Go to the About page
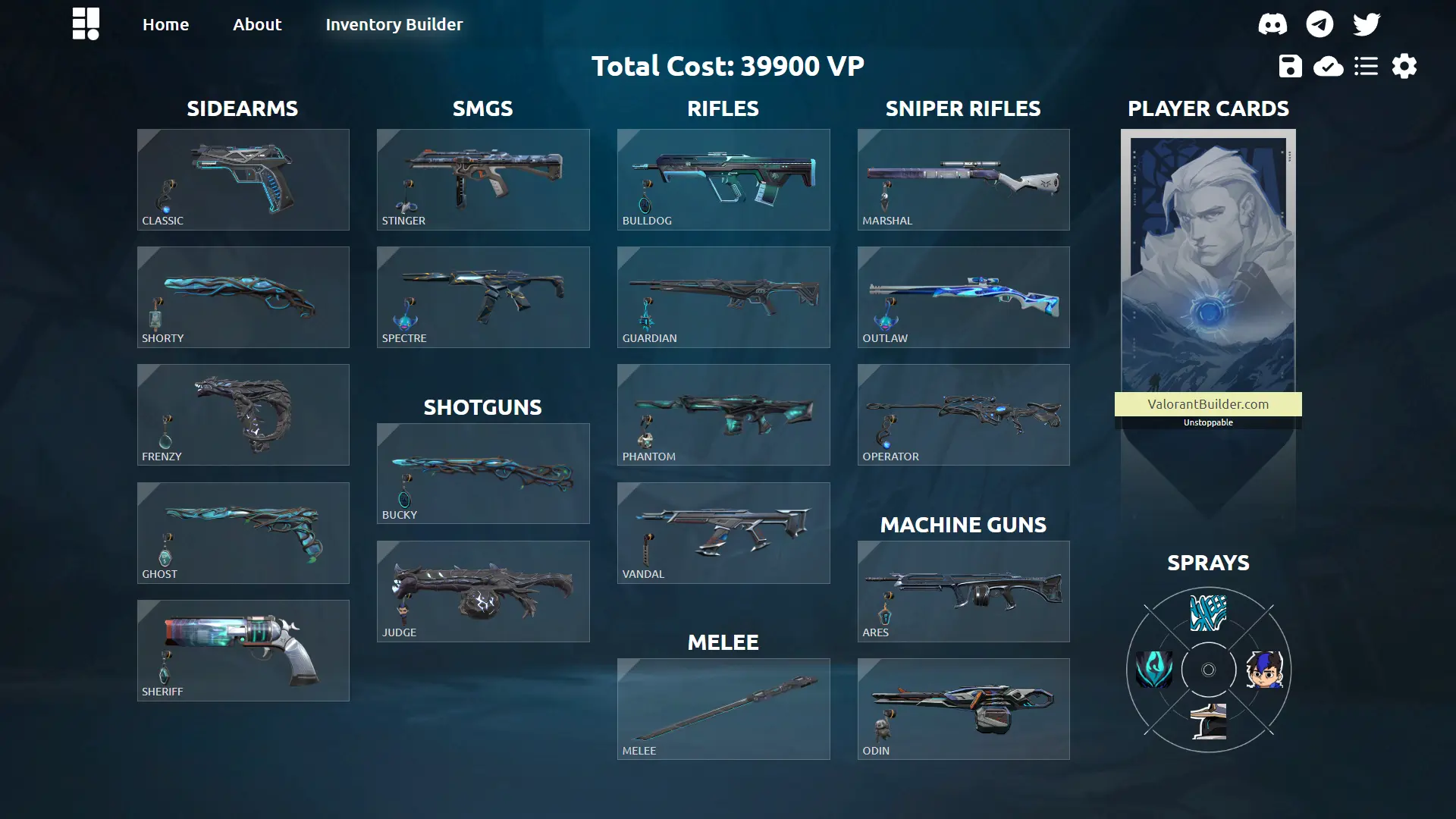 (x=257, y=24)
